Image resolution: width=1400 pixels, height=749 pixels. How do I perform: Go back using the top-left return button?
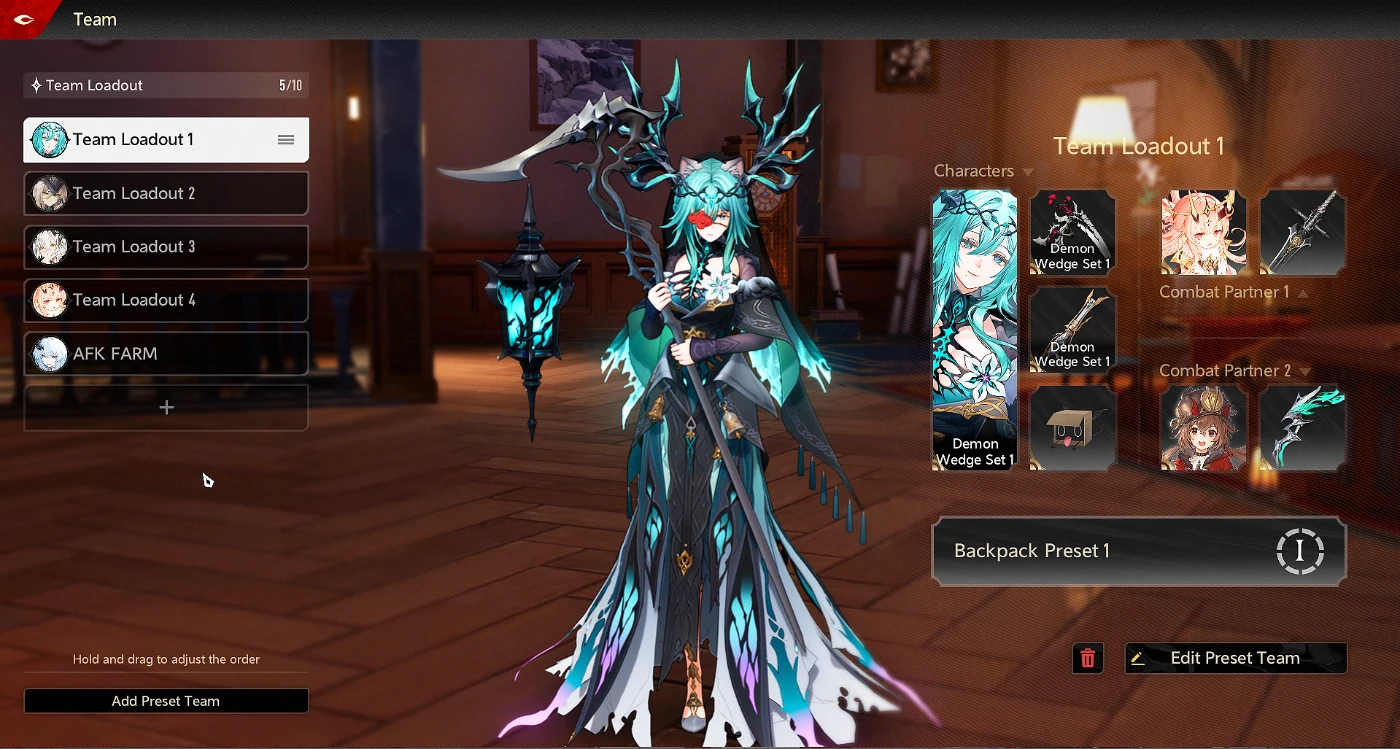24,19
